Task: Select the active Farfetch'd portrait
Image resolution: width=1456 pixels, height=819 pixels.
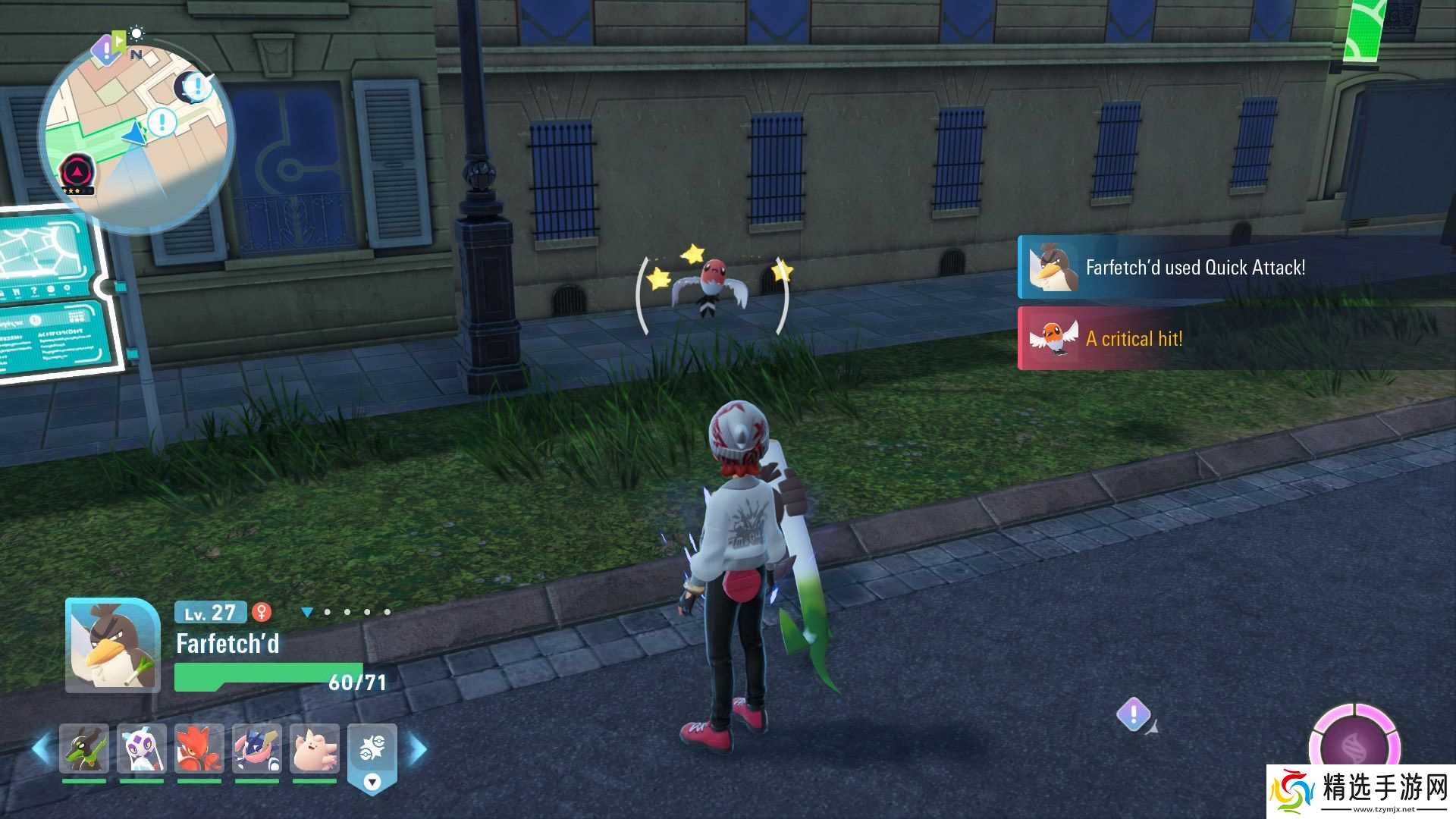Action: (112, 645)
